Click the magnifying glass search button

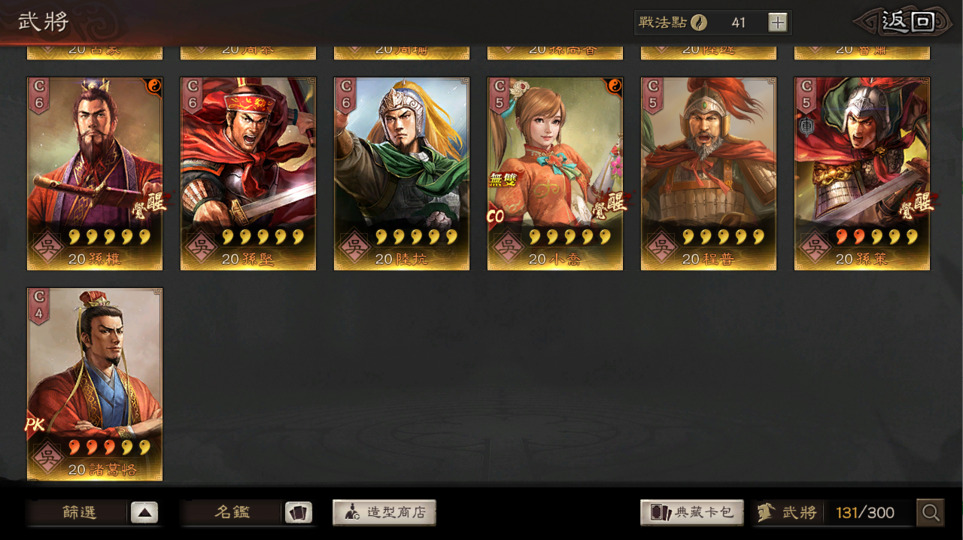point(931,513)
